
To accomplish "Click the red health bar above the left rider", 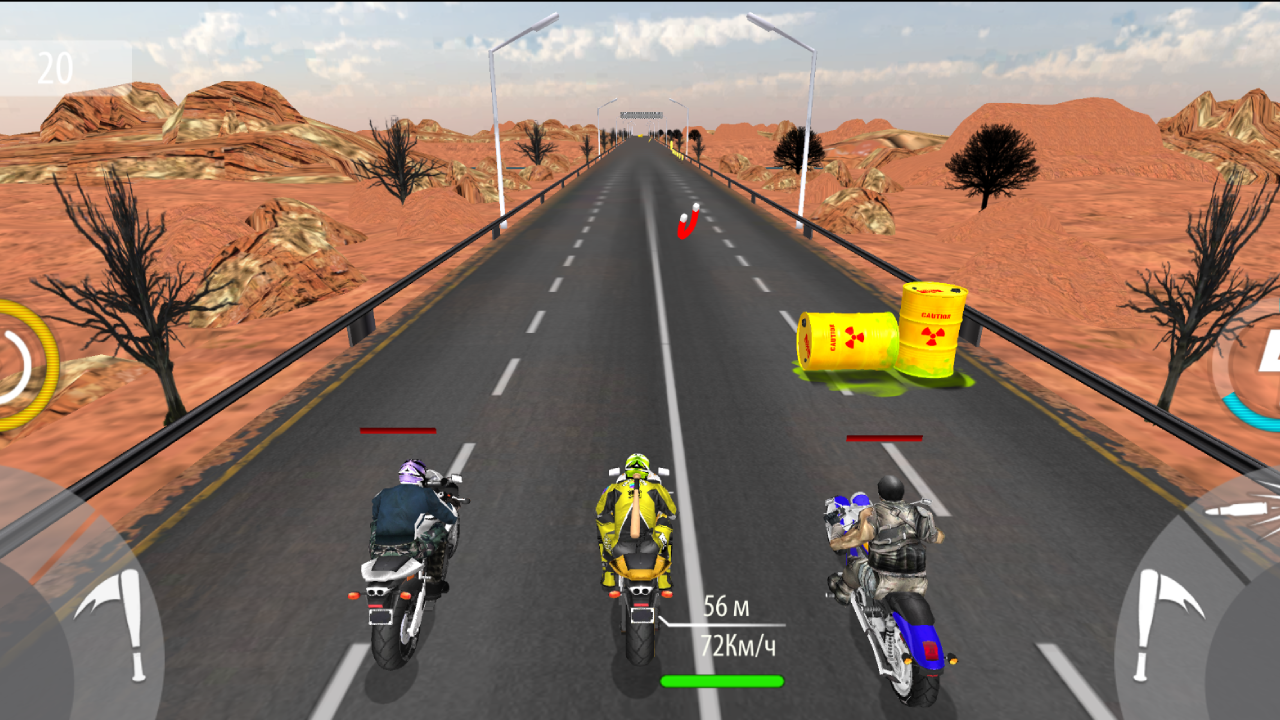I will pos(400,431).
